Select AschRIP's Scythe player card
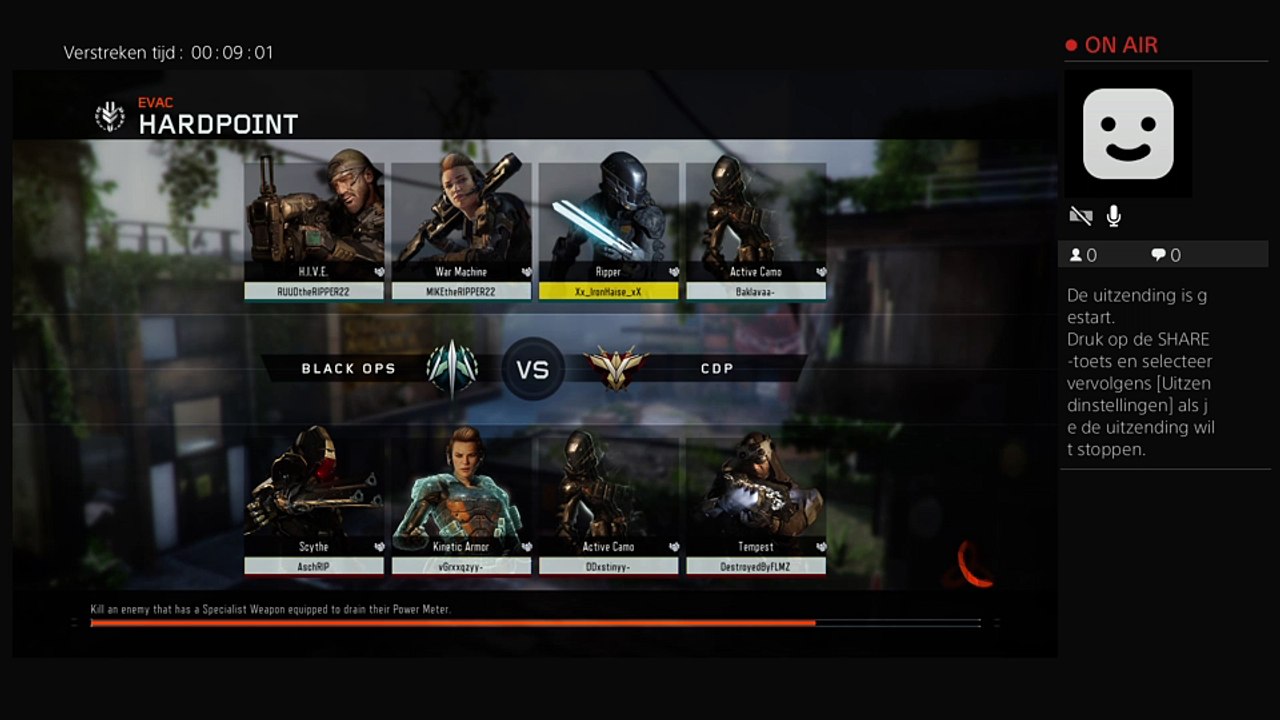The image size is (1280, 720). click(314, 500)
